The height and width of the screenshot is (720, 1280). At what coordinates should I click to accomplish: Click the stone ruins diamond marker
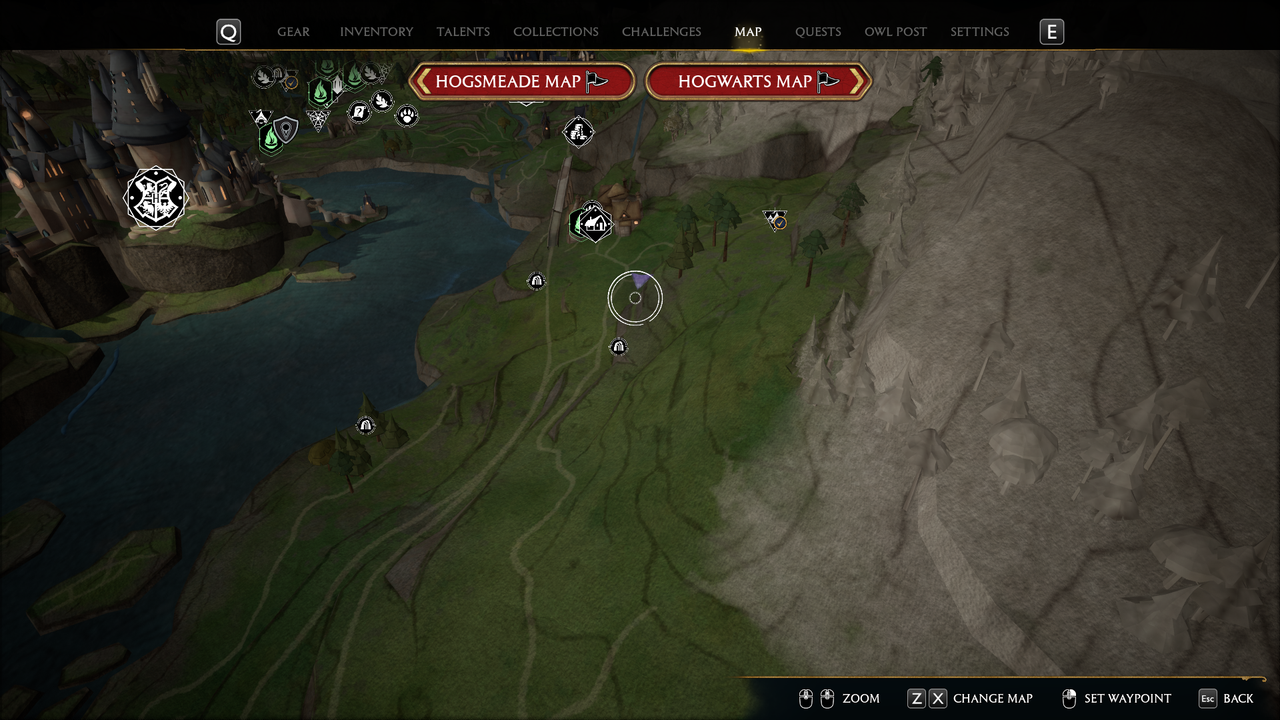578,132
